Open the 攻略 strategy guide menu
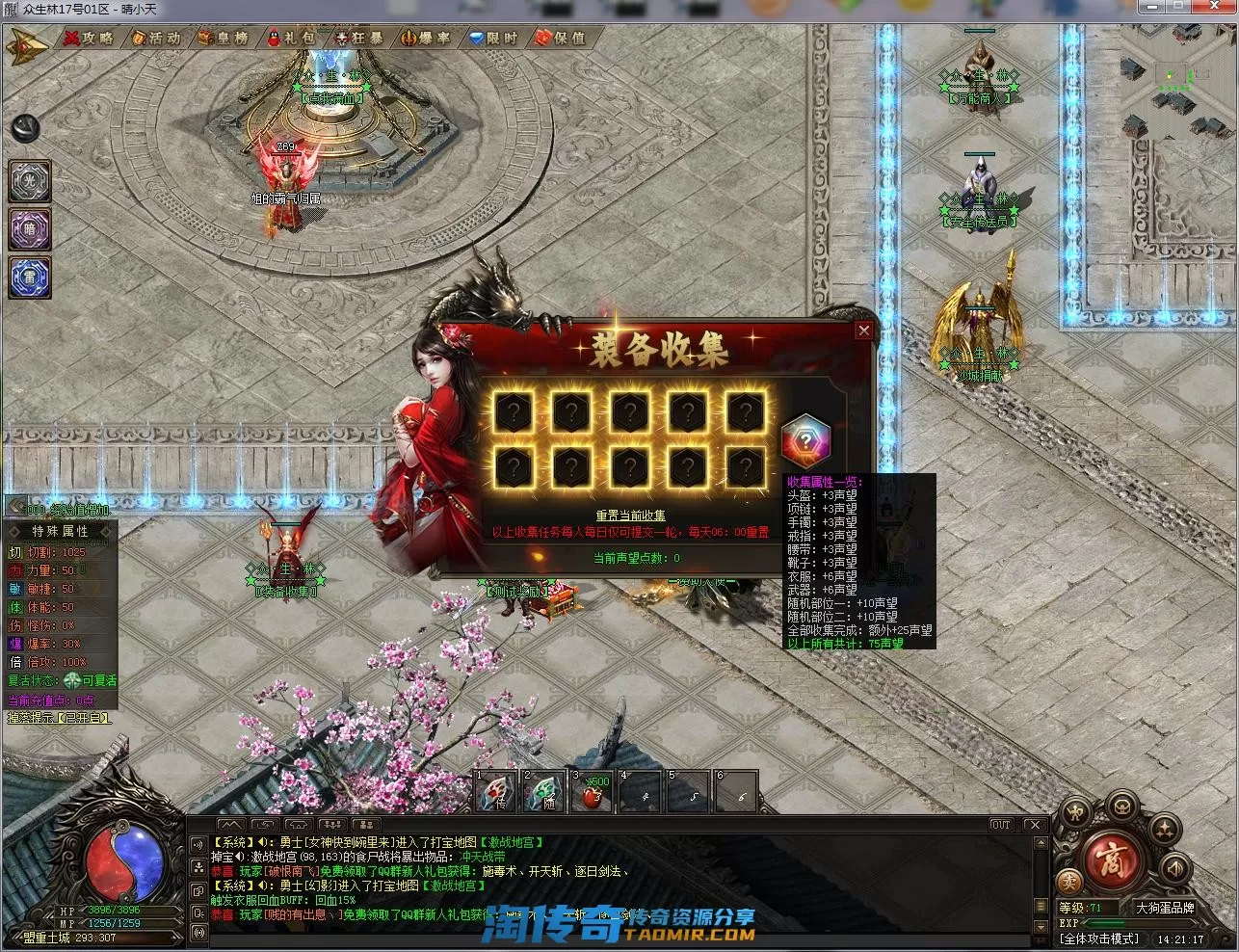The image size is (1239, 952). click(88, 38)
